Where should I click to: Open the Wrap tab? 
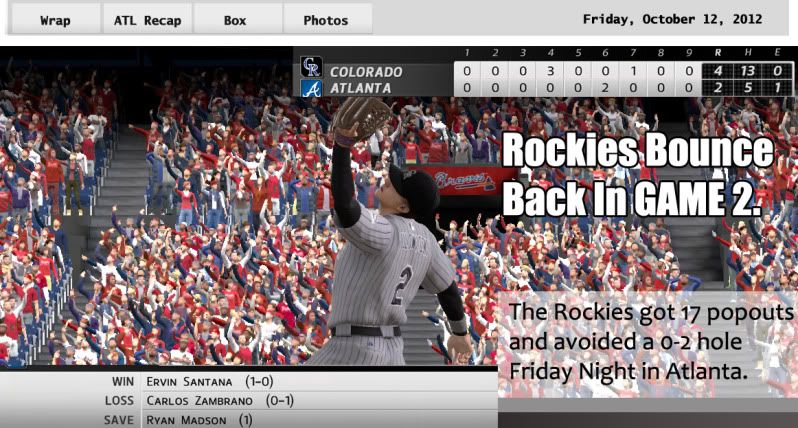(x=55, y=20)
